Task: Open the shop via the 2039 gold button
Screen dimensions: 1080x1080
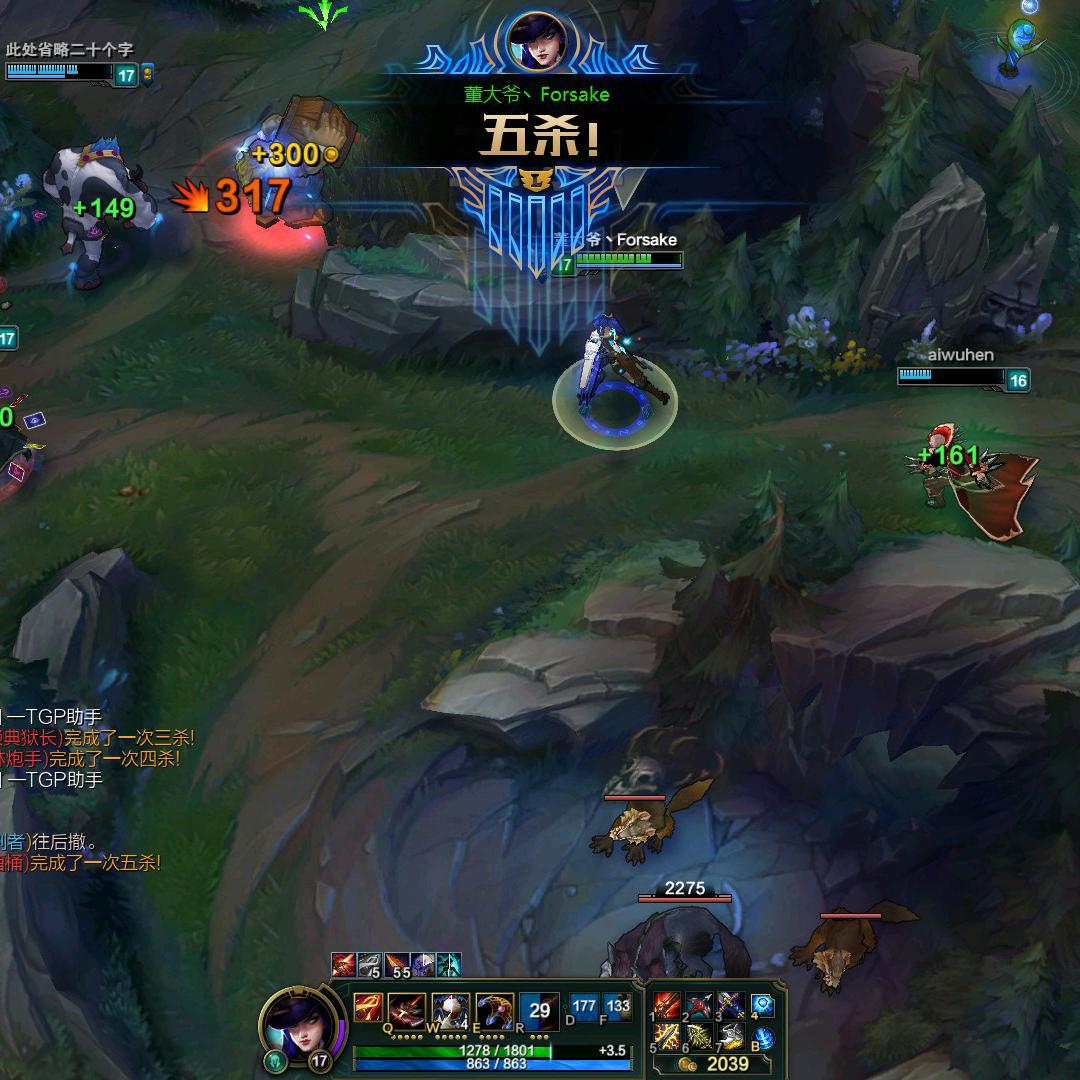Action: pos(718,1064)
